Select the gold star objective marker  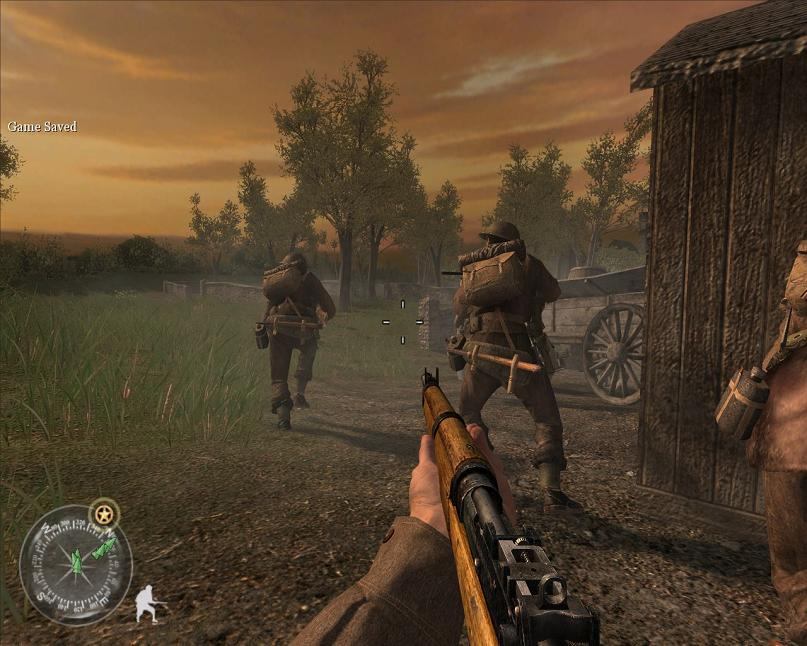pos(104,515)
